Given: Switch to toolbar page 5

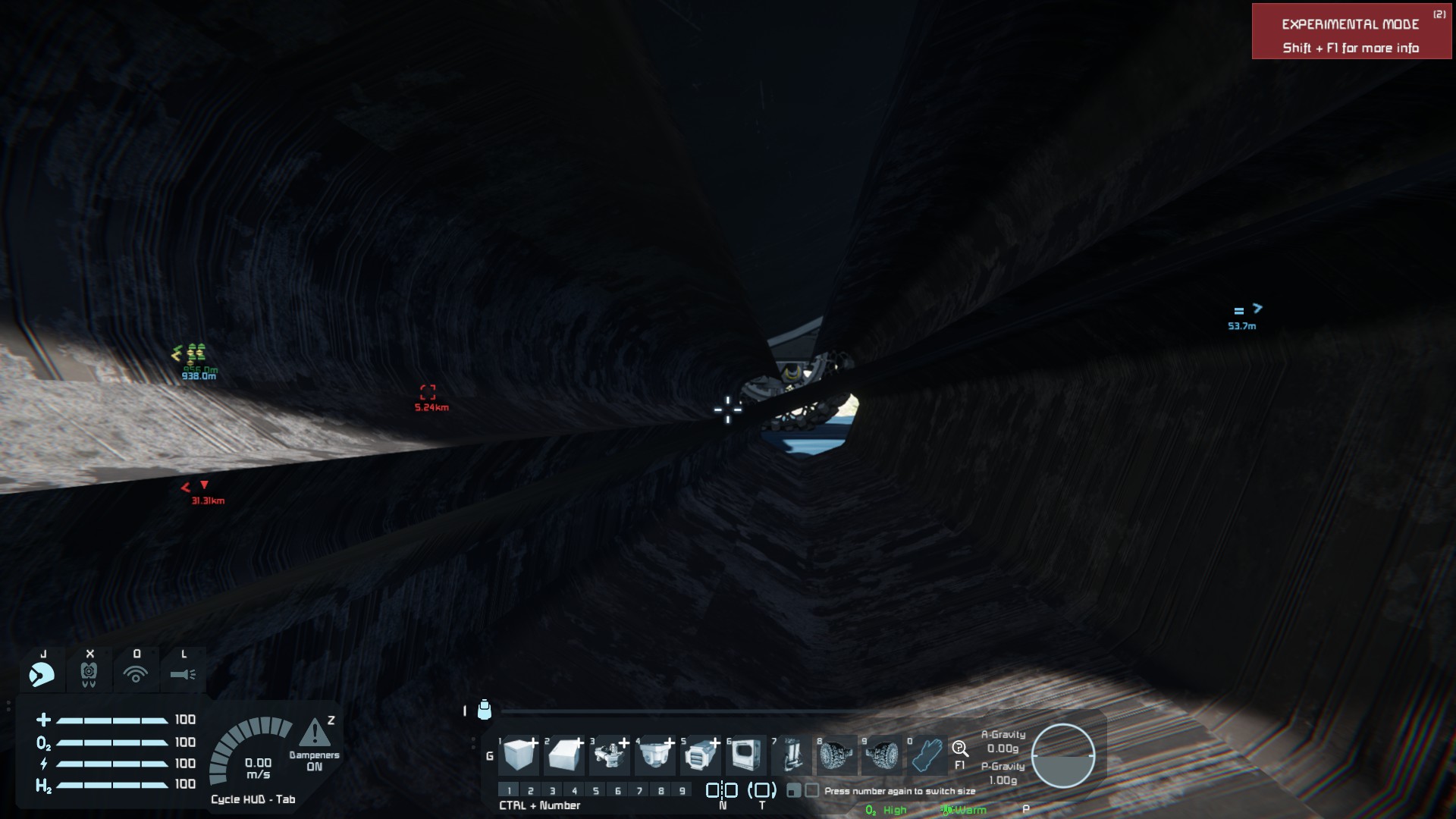Looking at the screenshot, I should [x=596, y=791].
